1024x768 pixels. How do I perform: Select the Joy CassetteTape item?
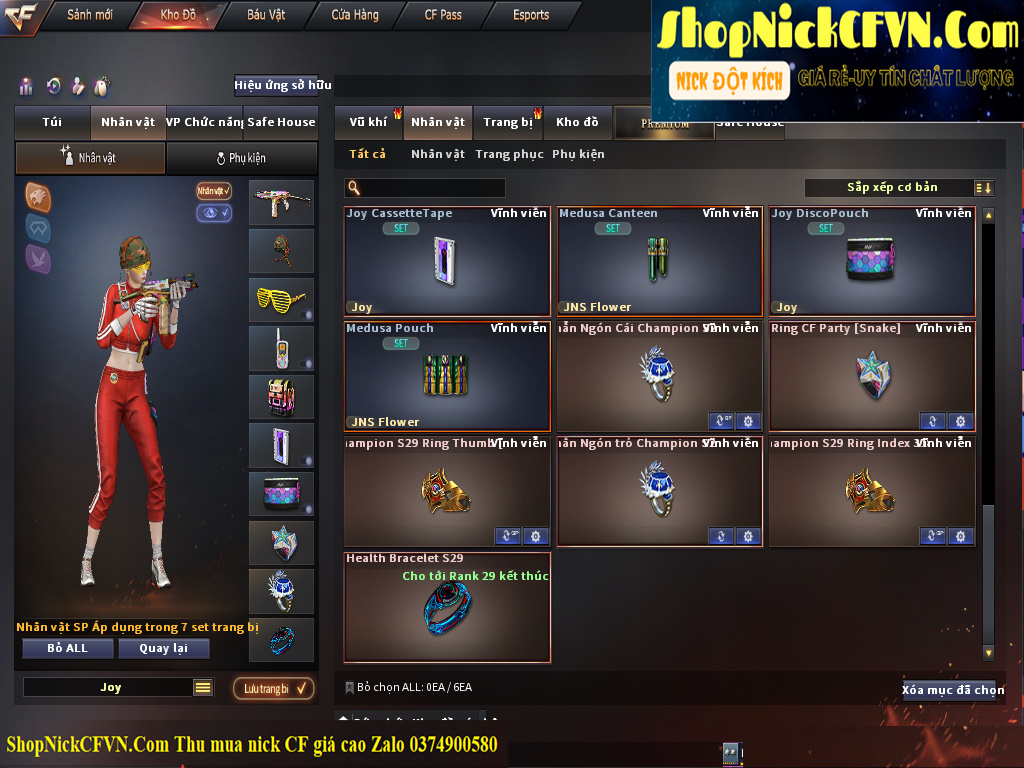coord(447,261)
